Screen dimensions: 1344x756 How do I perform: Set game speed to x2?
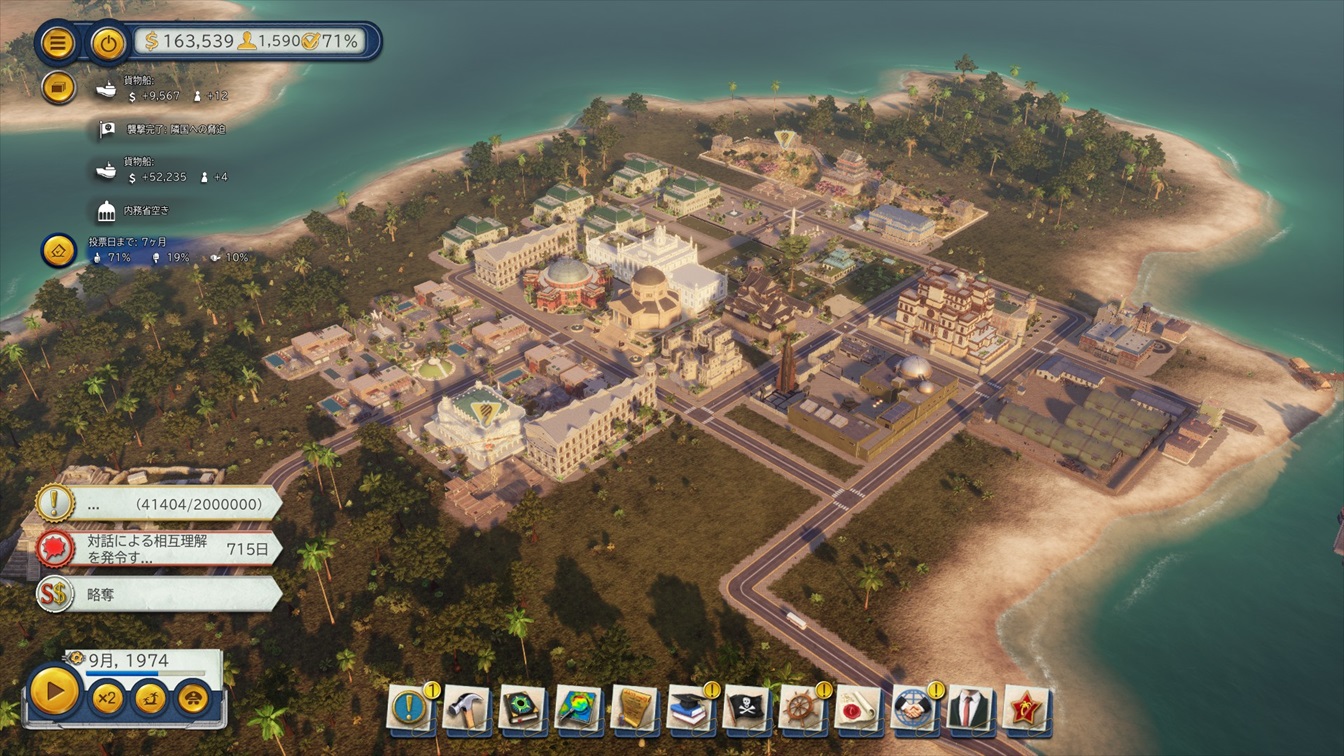coord(106,697)
